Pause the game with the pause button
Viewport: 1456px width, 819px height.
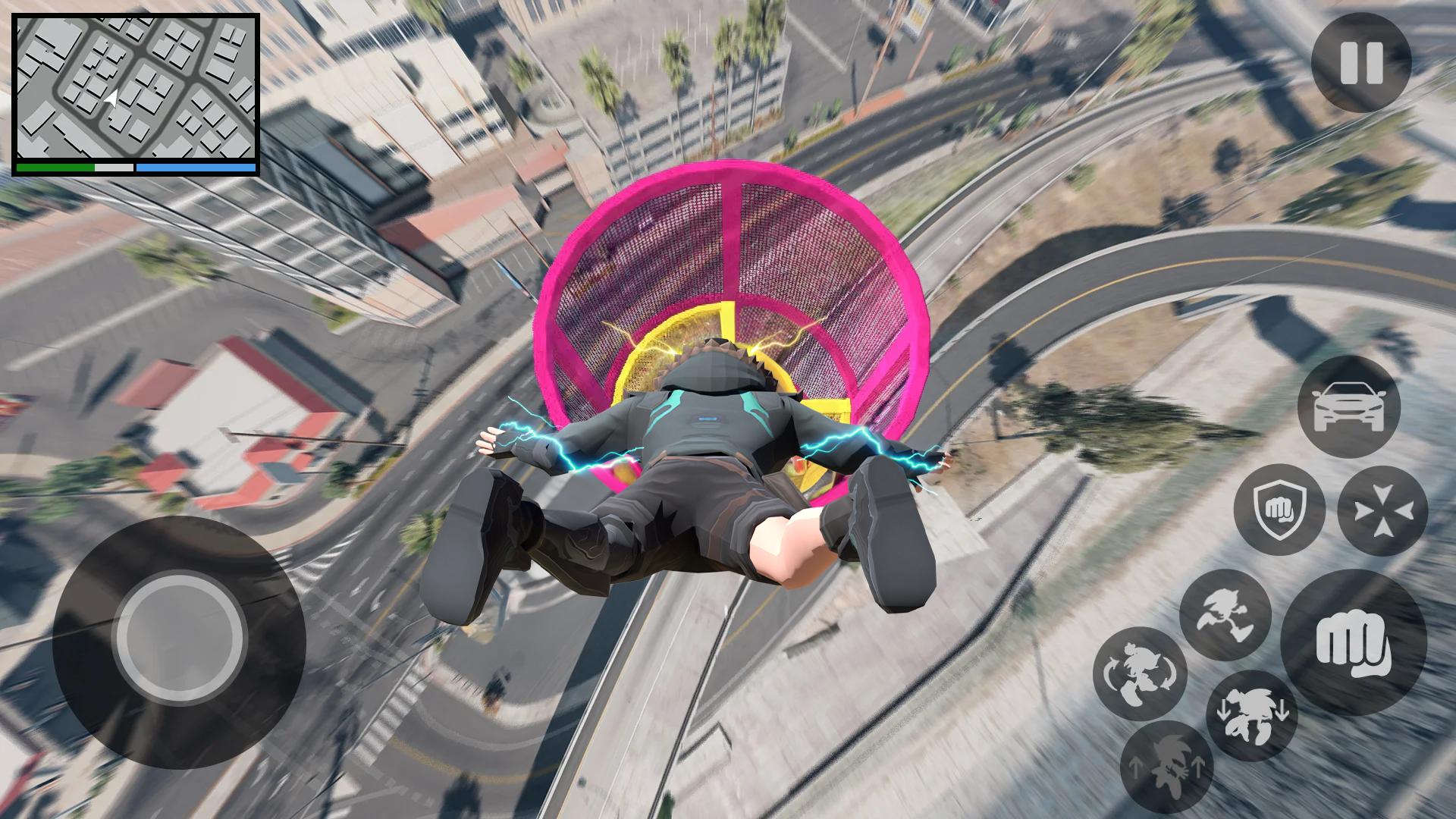(1360, 63)
